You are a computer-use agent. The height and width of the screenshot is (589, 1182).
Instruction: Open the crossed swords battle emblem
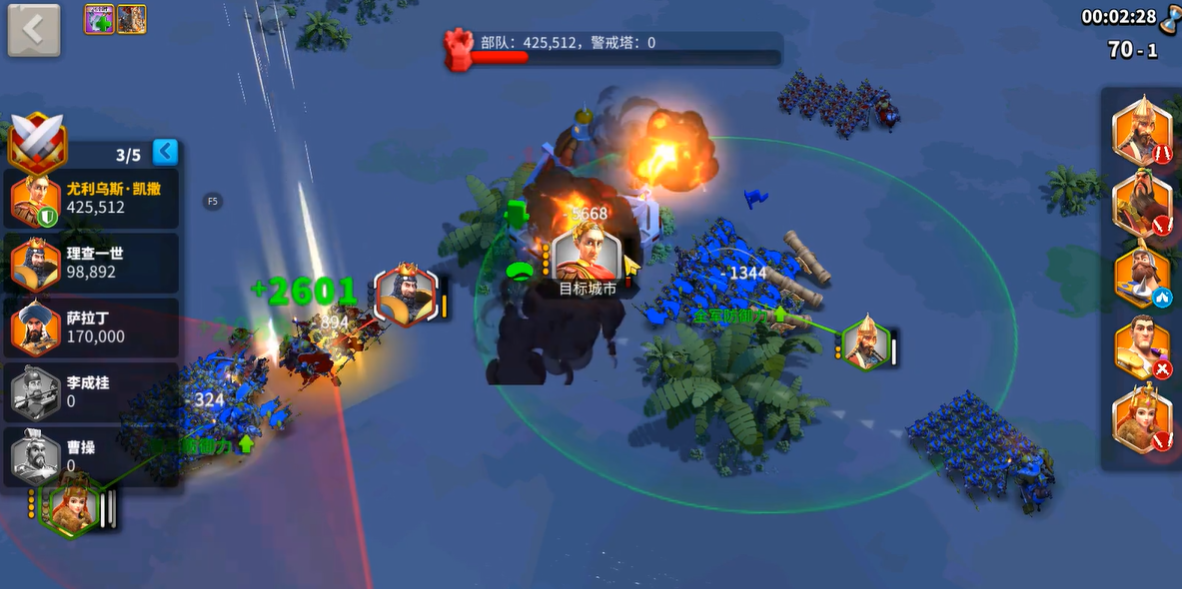click(x=37, y=142)
